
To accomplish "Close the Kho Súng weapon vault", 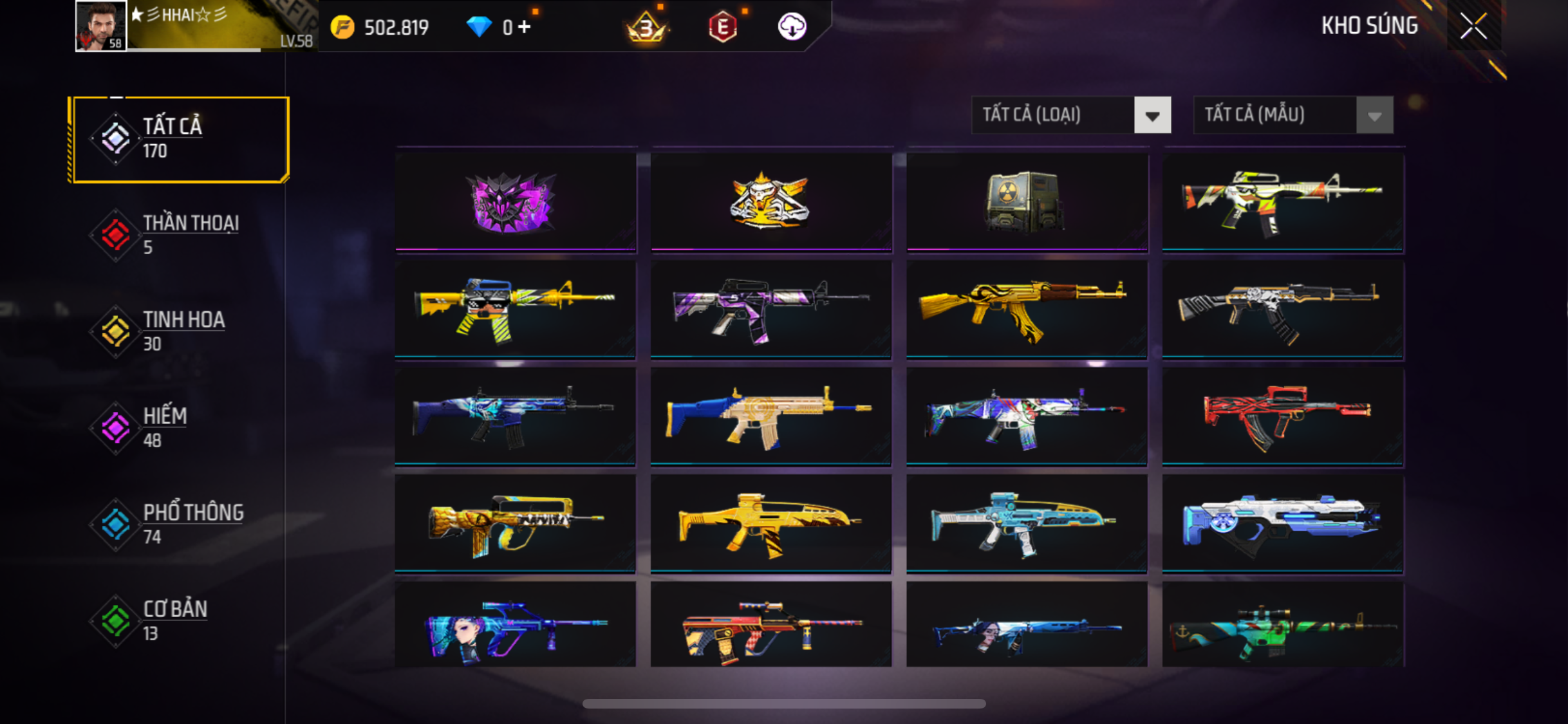I will (x=1473, y=26).
